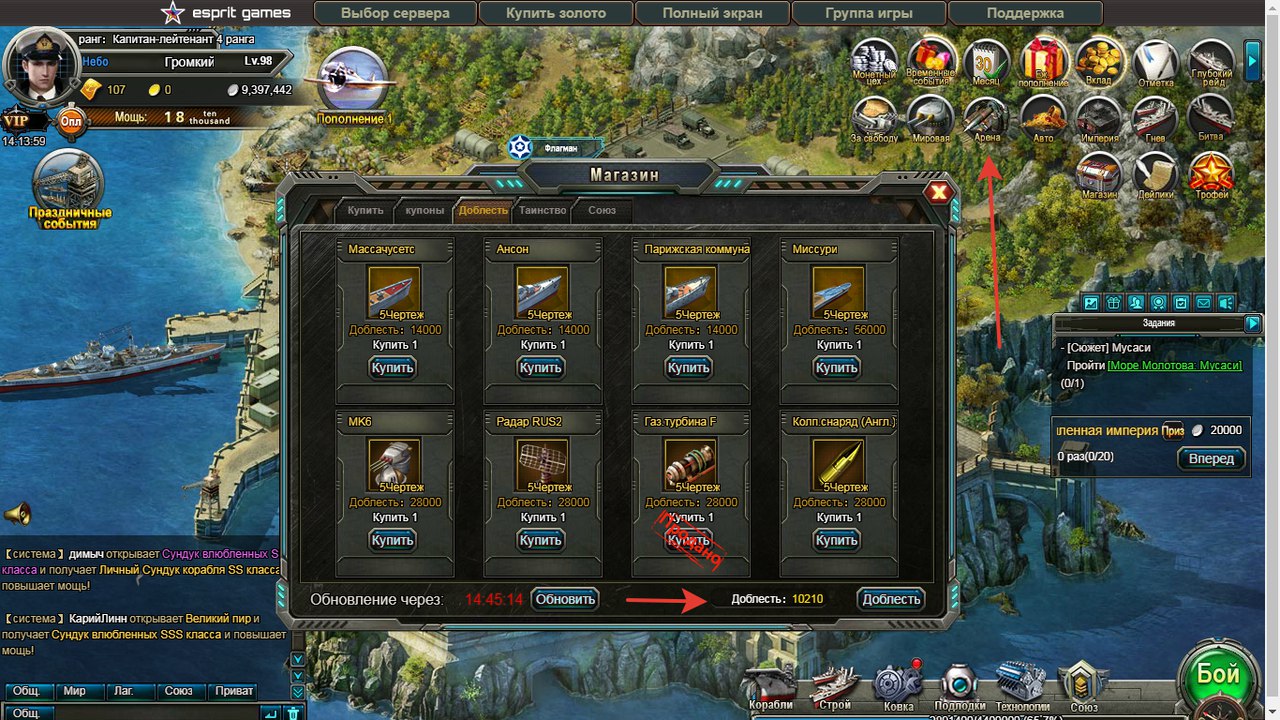
Task: Click the Обновить refresh button
Action: (x=565, y=599)
